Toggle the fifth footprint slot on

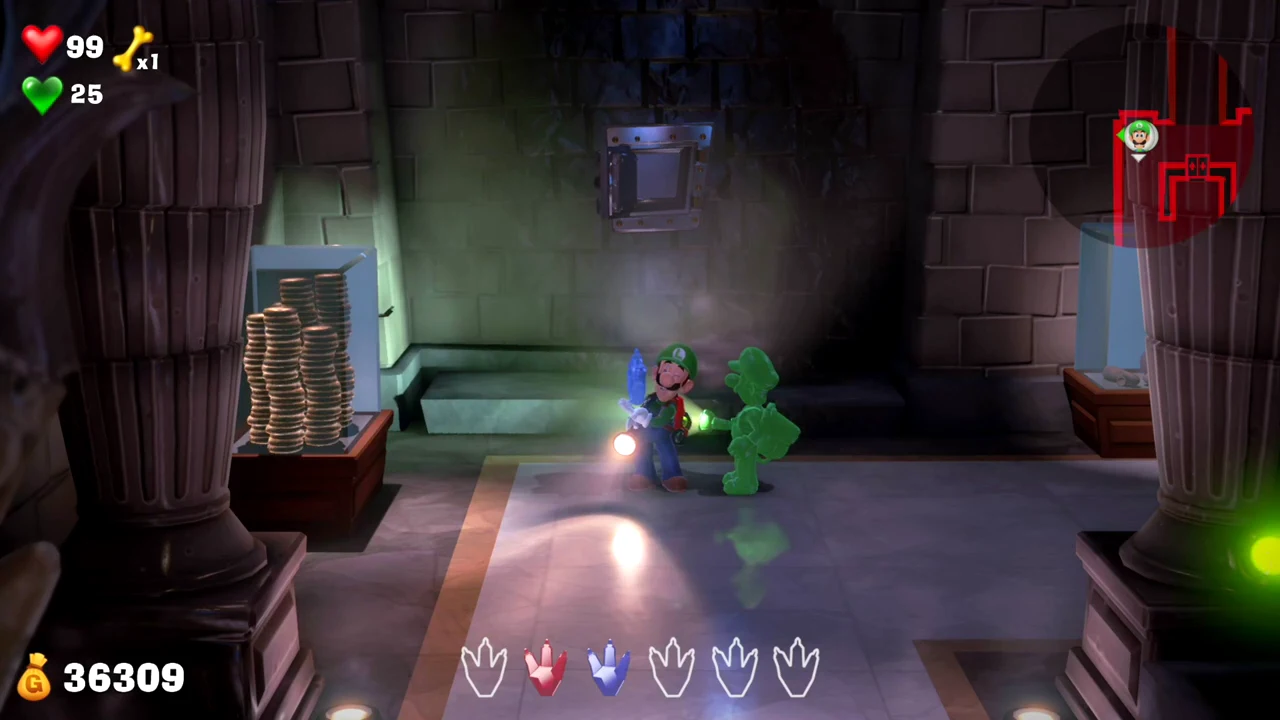coord(735,665)
